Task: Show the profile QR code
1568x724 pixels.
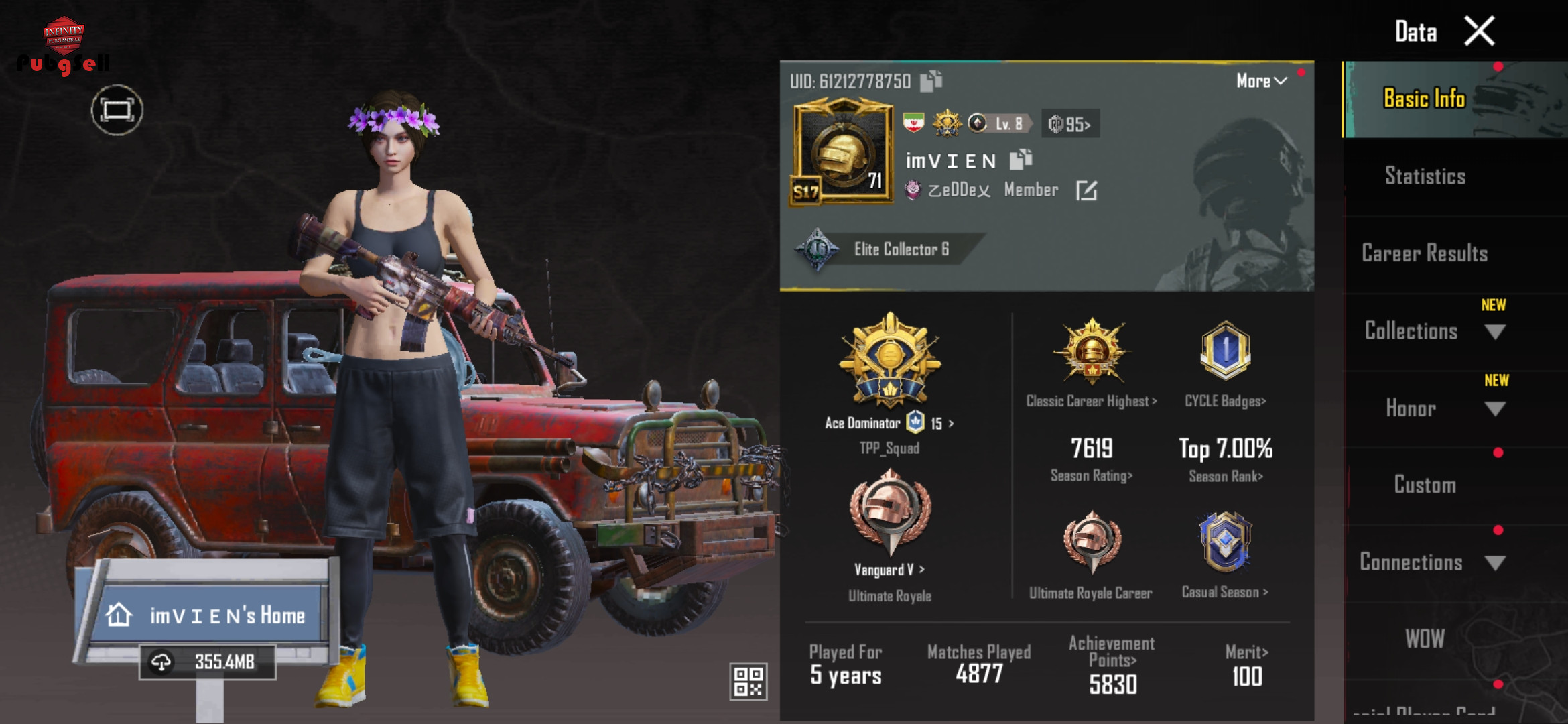Action: [x=748, y=681]
